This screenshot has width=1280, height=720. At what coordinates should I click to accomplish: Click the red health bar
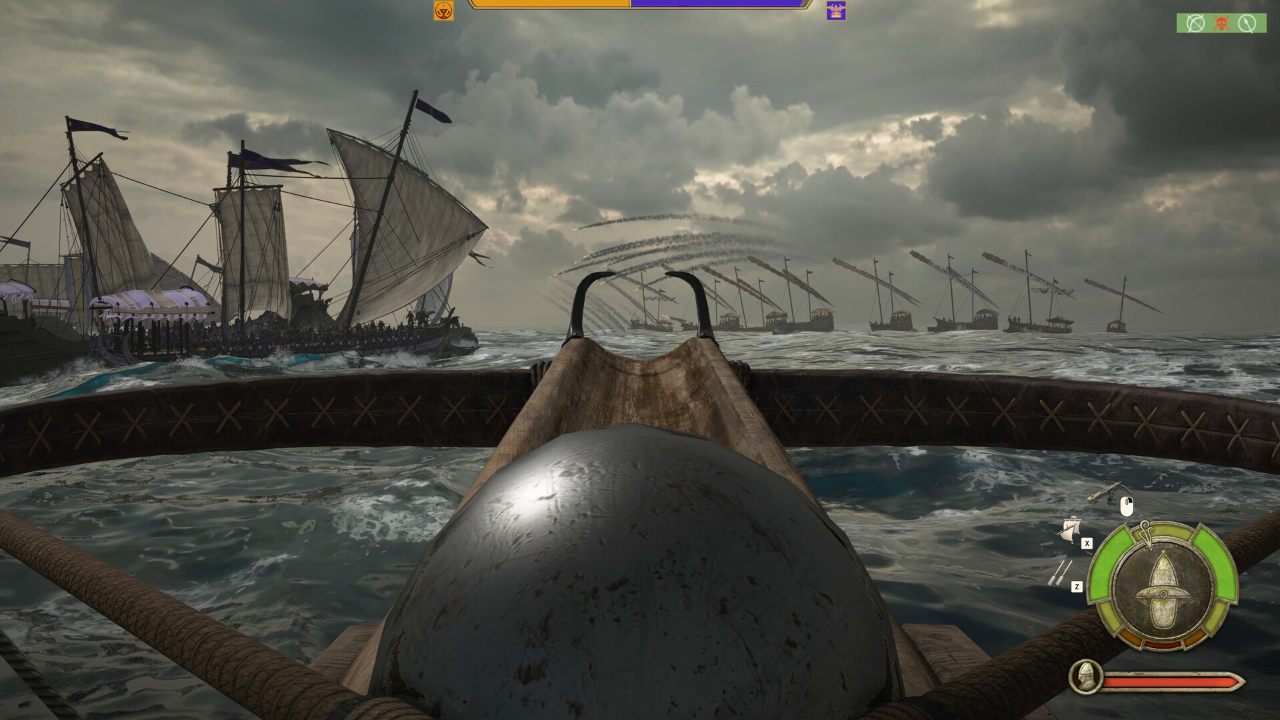tap(1172, 680)
